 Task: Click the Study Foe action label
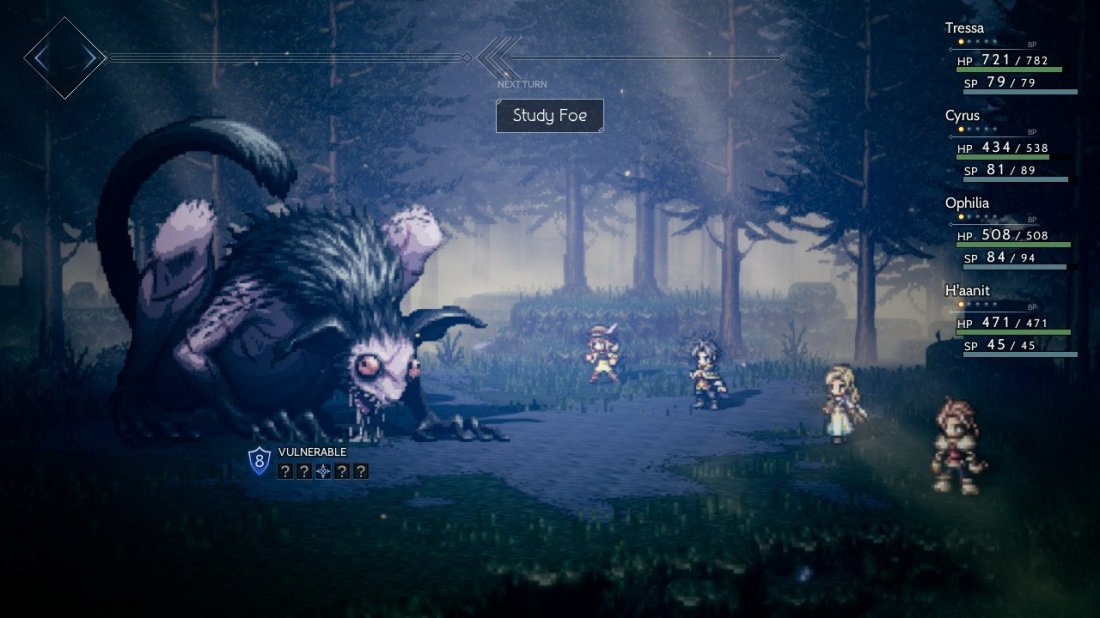tap(550, 115)
